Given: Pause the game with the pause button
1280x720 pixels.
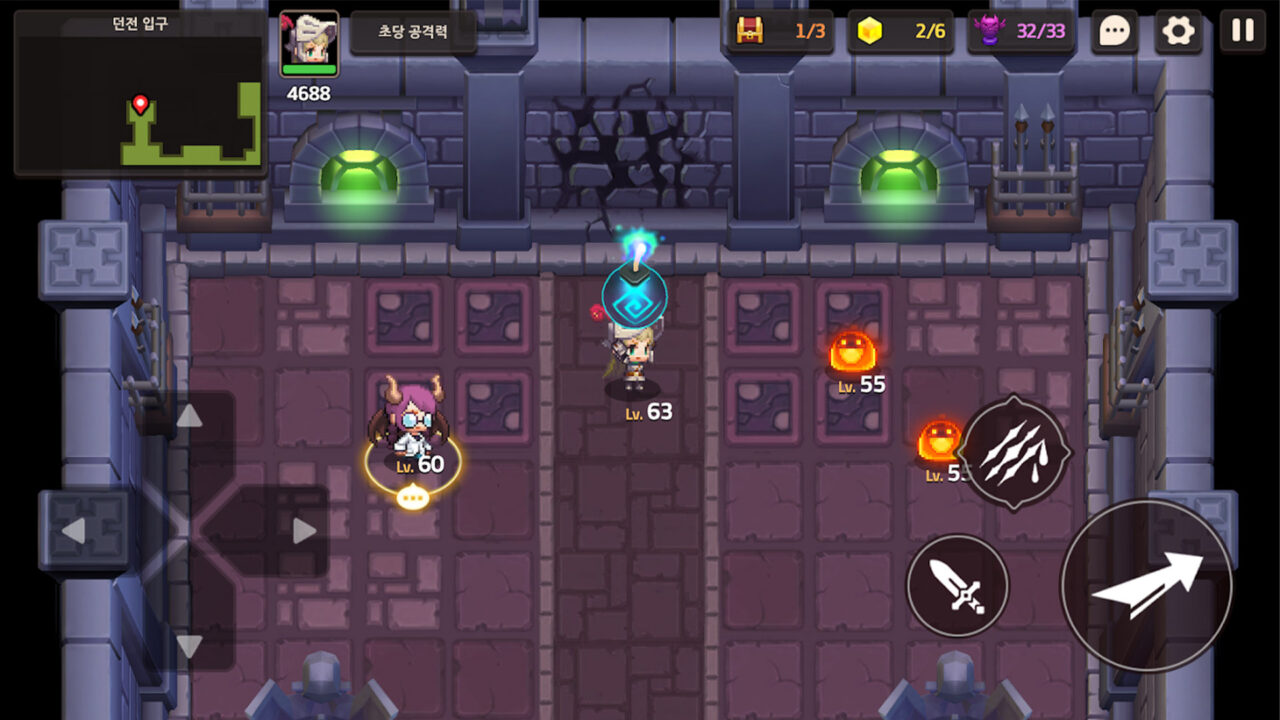Looking at the screenshot, I should [x=1242, y=31].
